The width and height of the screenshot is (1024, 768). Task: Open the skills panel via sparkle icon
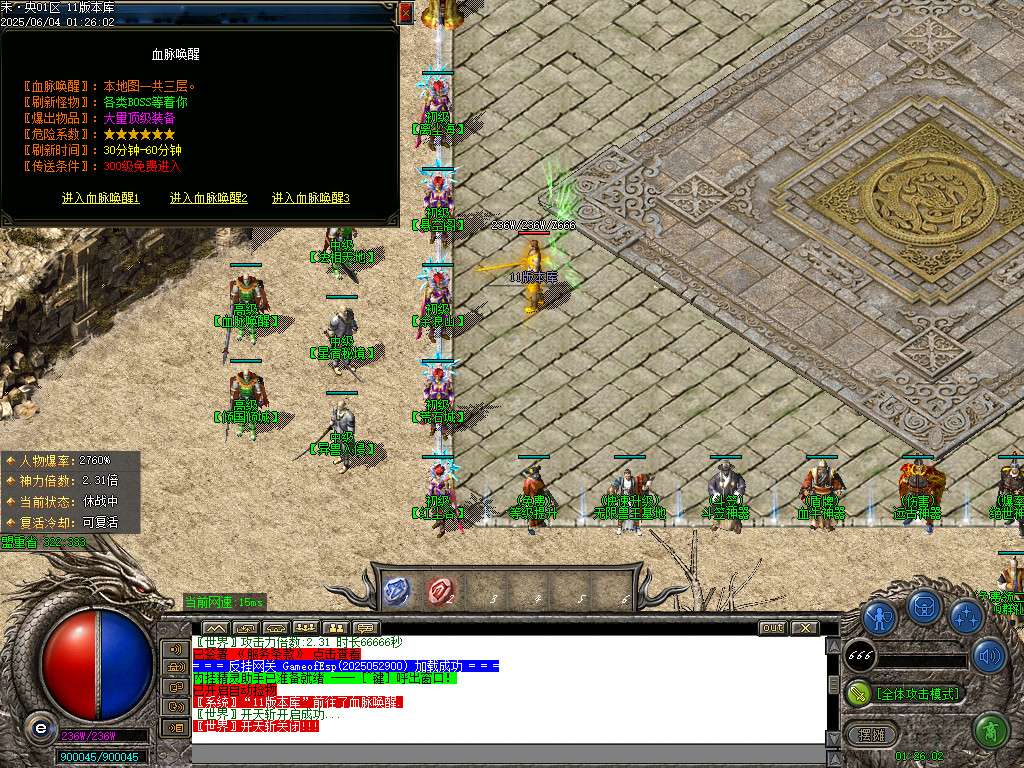click(x=966, y=616)
